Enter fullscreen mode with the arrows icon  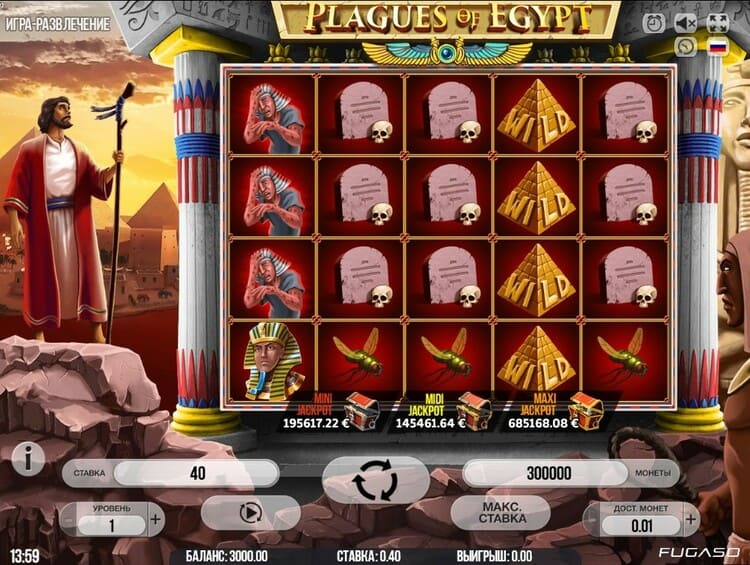(717, 22)
